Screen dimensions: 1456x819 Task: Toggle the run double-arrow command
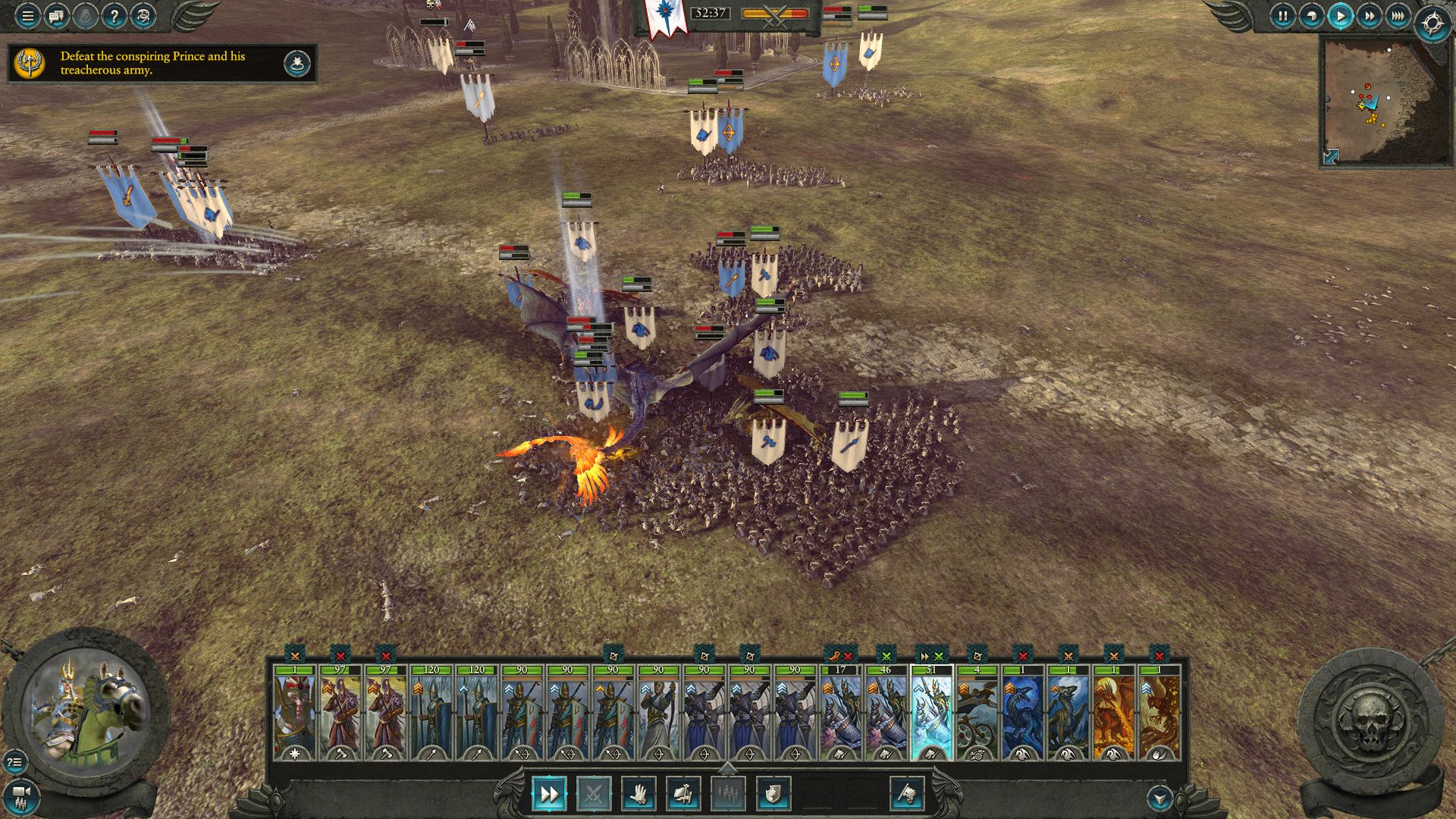pos(548,794)
